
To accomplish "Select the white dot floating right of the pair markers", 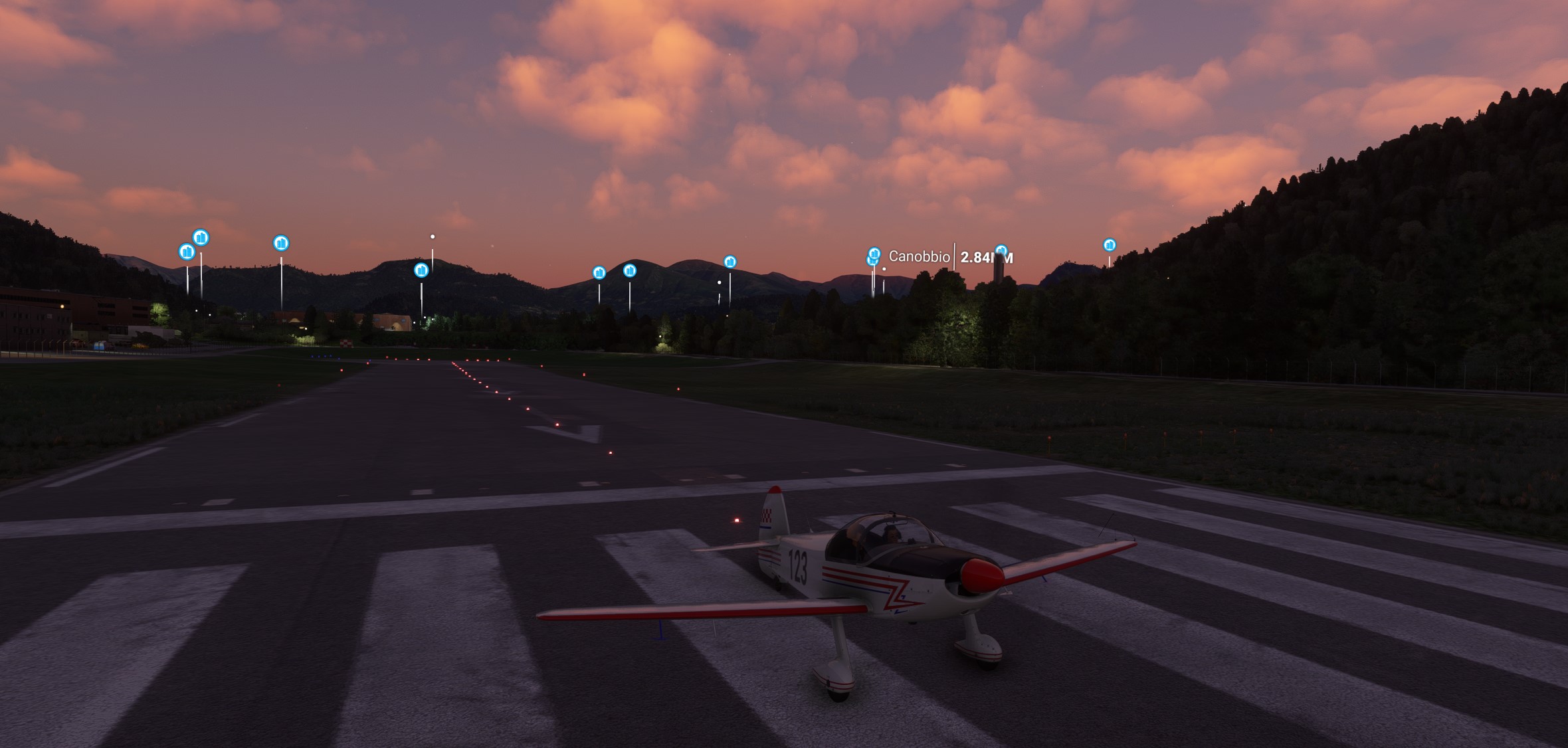I will click(x=719, y=281).
